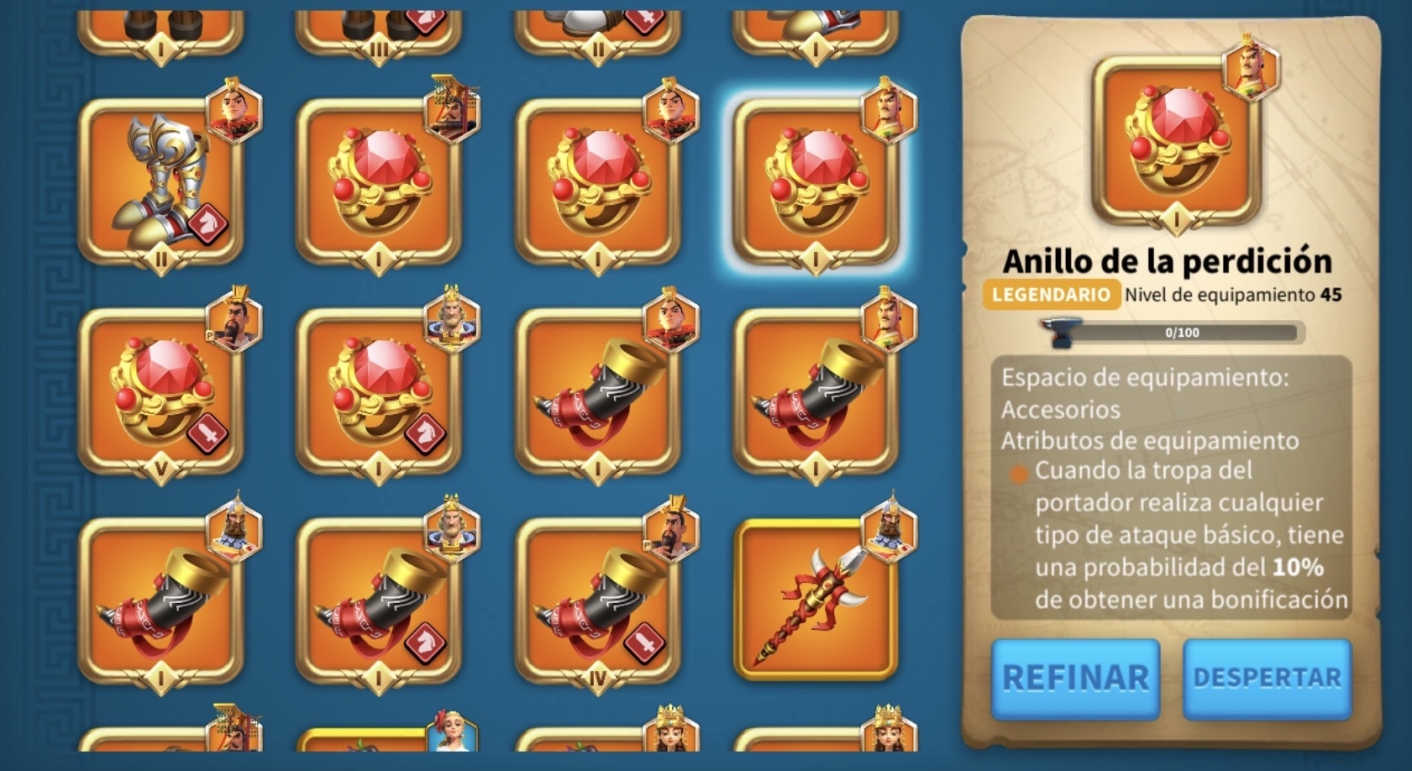
Task: Select the war horn with horse badge
Action: (x=378, y=602)
